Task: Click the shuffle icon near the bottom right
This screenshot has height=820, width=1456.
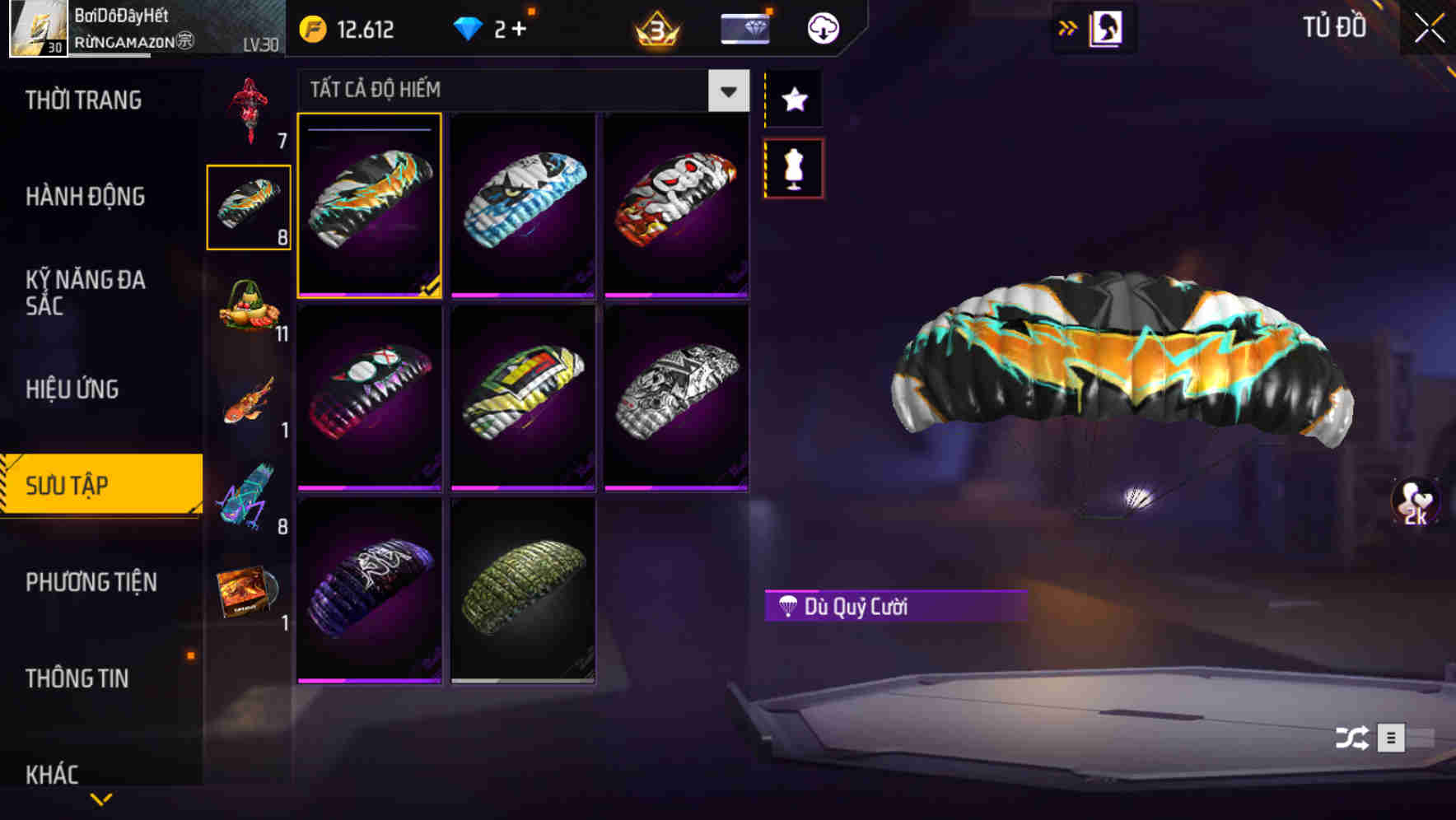Action: pyautogui.click(x=1351, y=739)
